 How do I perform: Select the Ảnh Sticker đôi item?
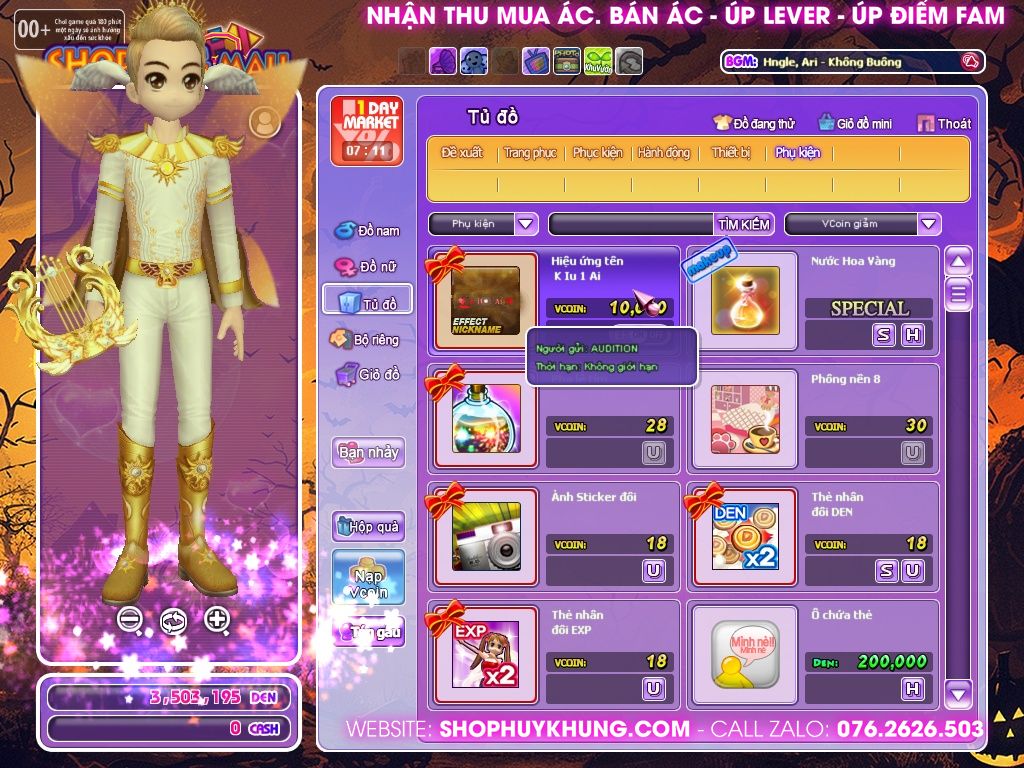click(486, 535)
